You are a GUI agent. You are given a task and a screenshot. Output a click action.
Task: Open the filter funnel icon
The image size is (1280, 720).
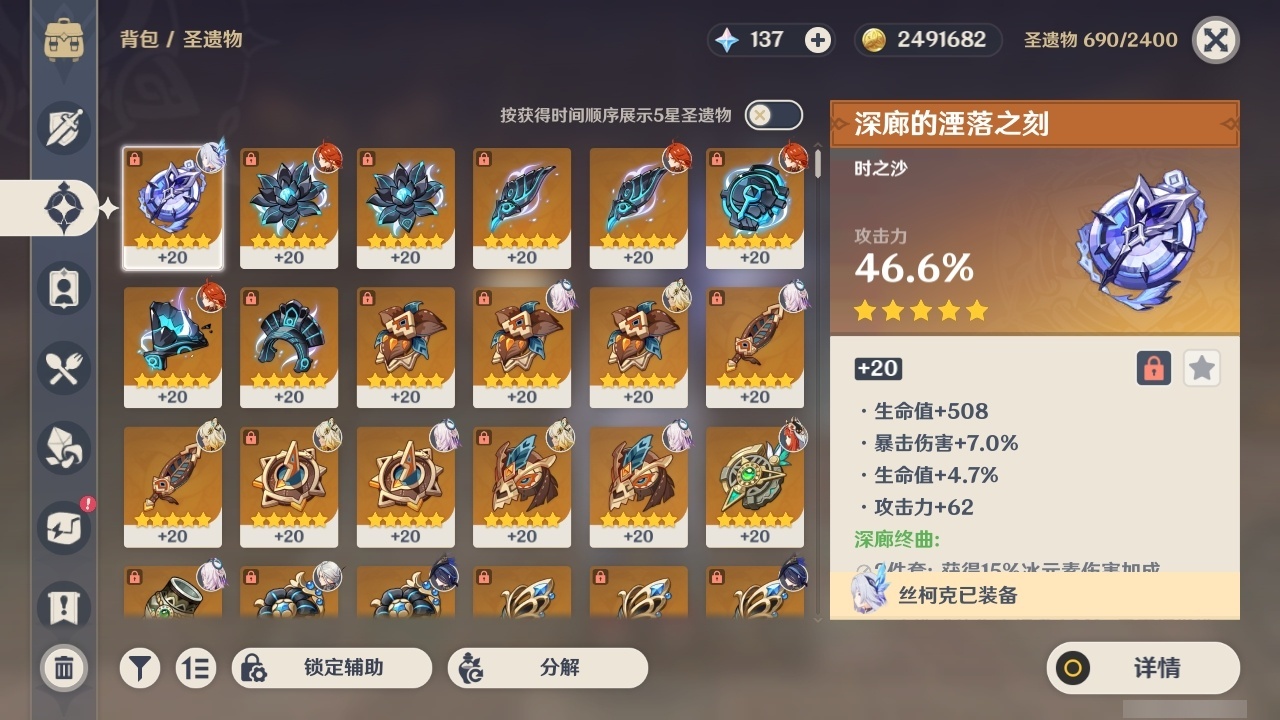point(140,668)
